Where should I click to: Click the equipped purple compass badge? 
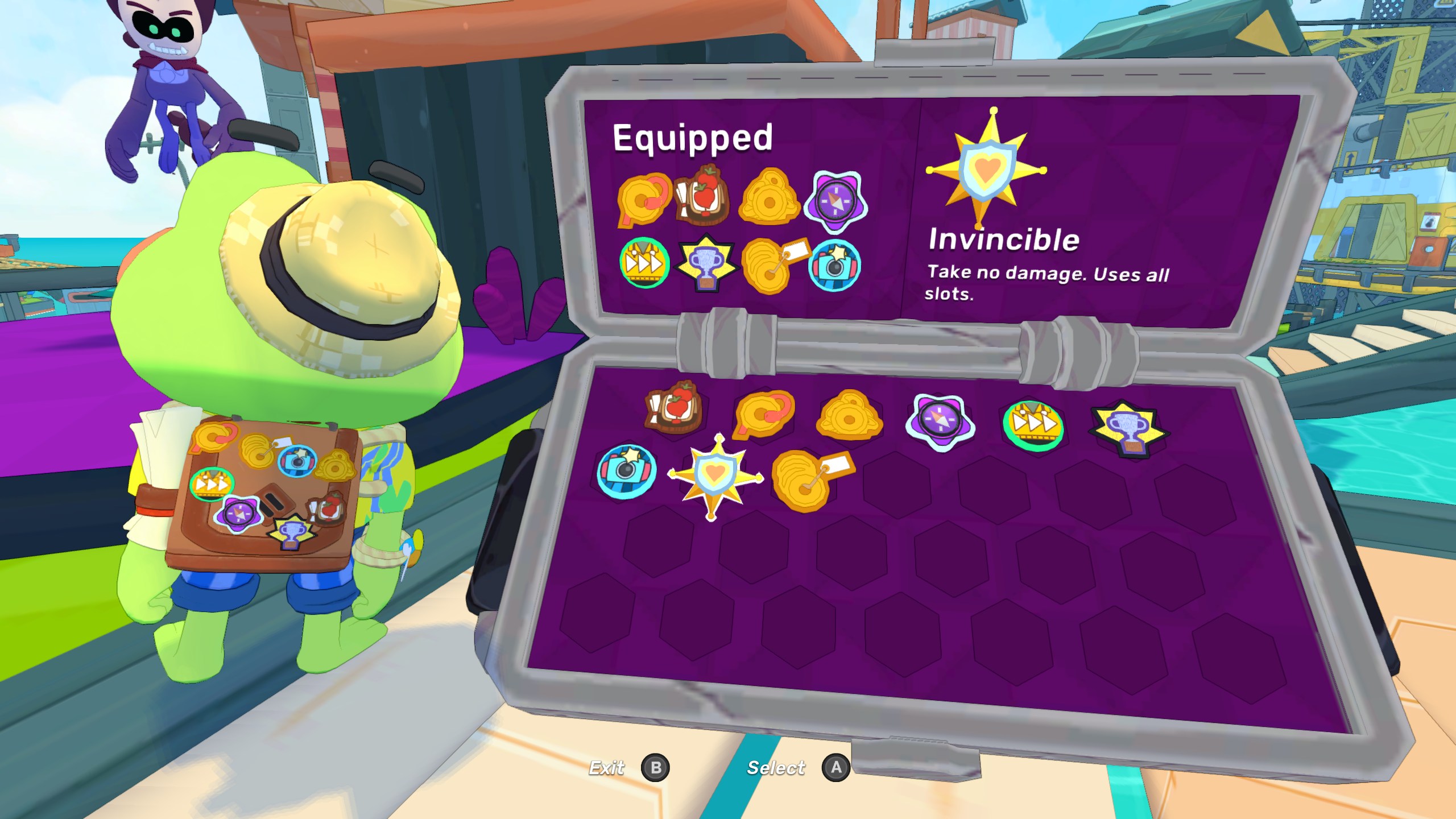[835, 202]
